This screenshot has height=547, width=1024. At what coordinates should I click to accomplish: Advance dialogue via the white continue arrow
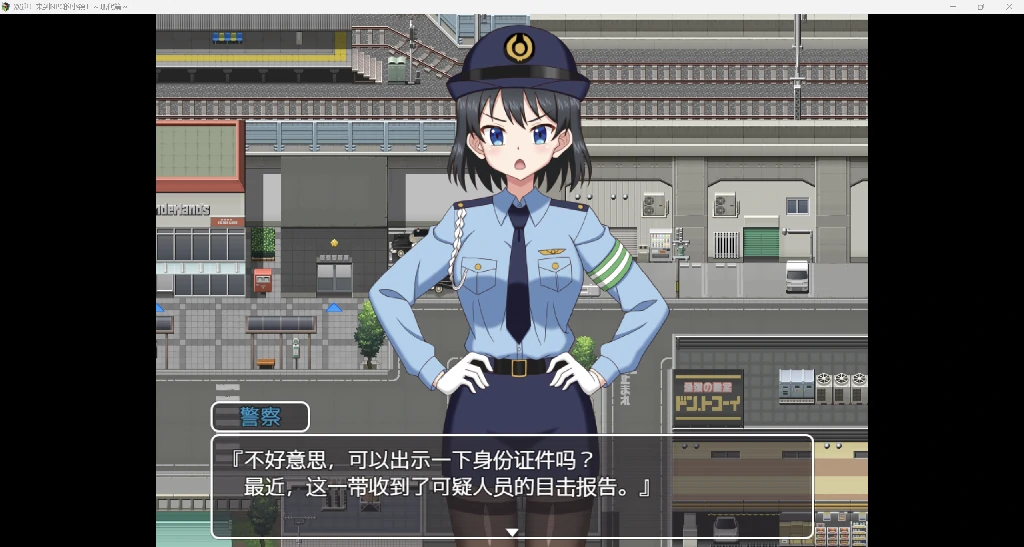tap(512, 532)
